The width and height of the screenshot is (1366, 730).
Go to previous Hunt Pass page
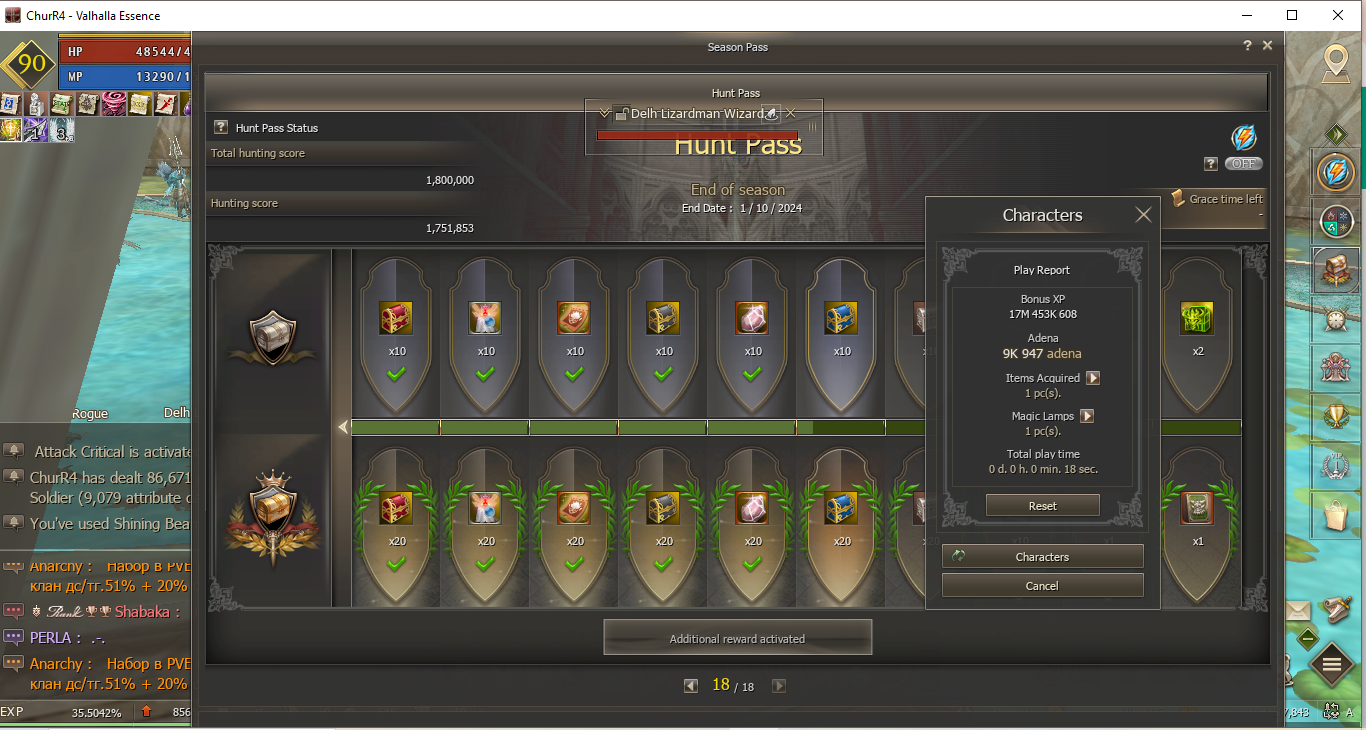point(690,686)
